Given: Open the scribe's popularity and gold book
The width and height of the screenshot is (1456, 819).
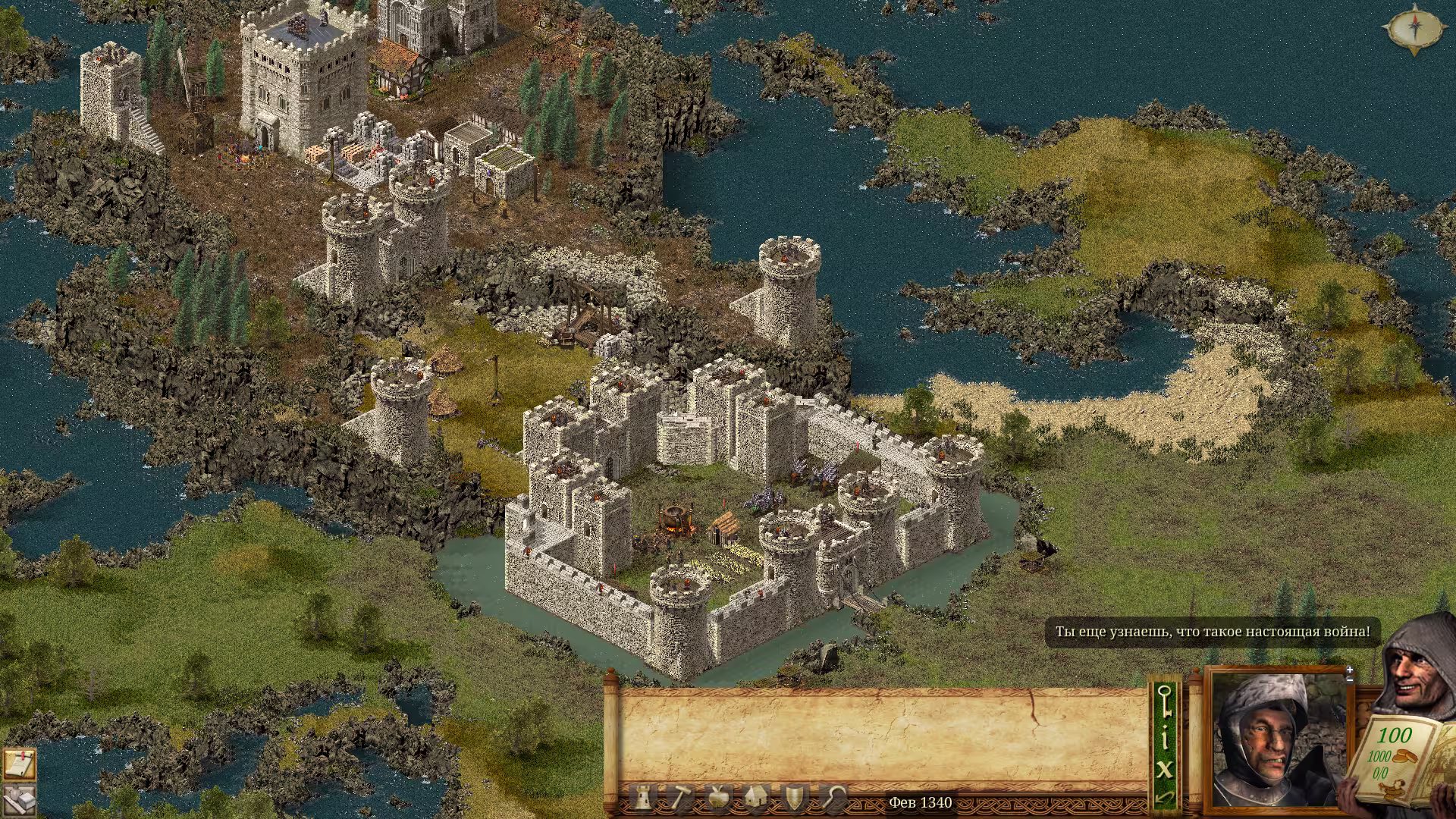Looking at the screenshot, I should pos(1395,758).
